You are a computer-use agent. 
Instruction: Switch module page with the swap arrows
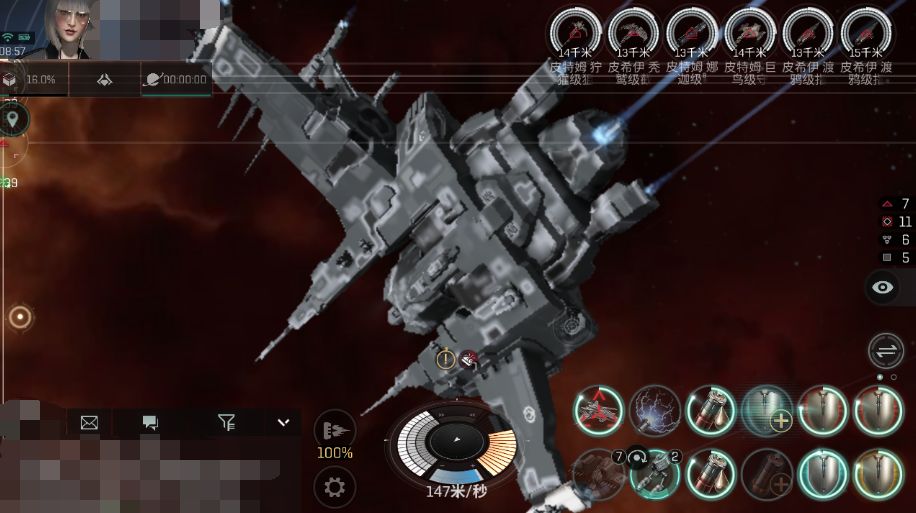pyautogui.click(x=885, y=351)
